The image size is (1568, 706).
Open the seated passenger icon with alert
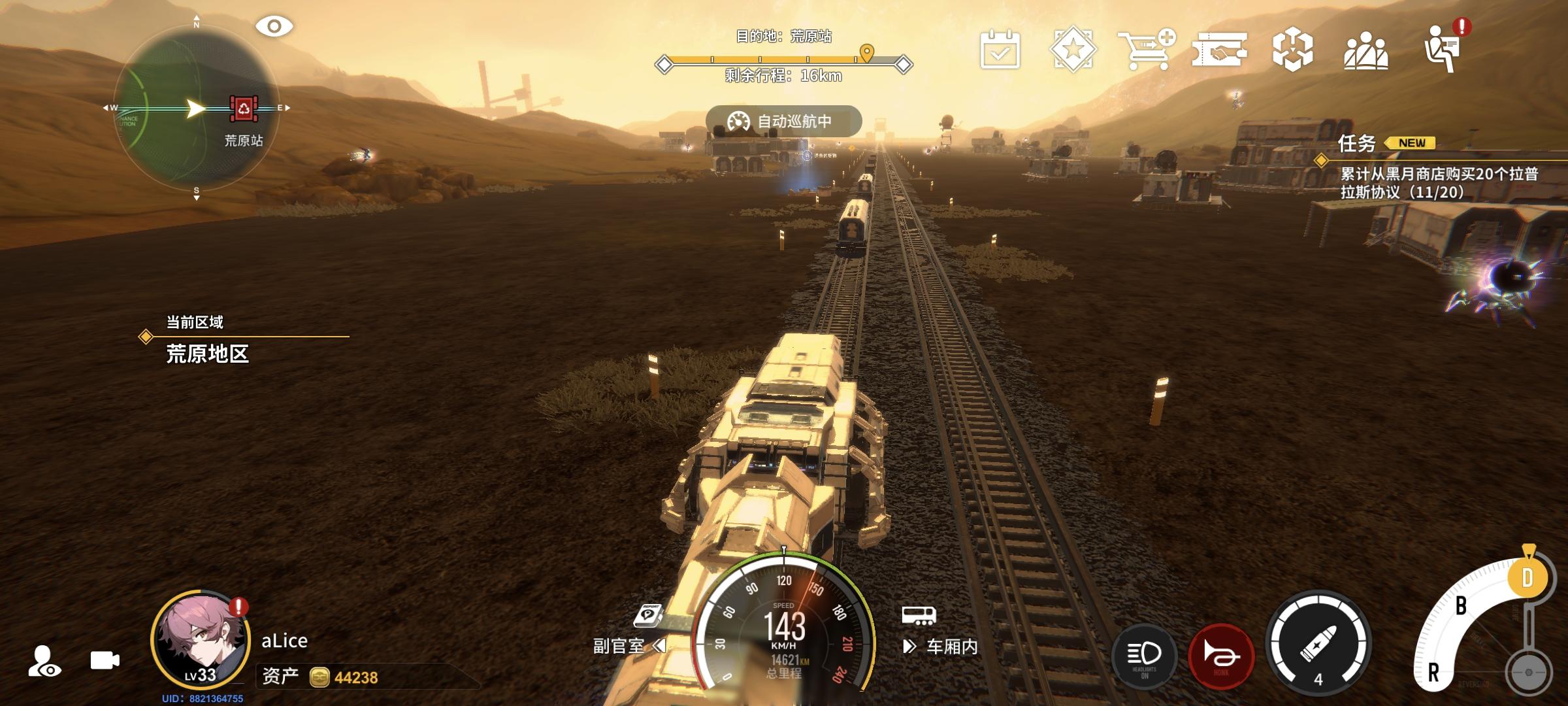tap(1443, 48)
